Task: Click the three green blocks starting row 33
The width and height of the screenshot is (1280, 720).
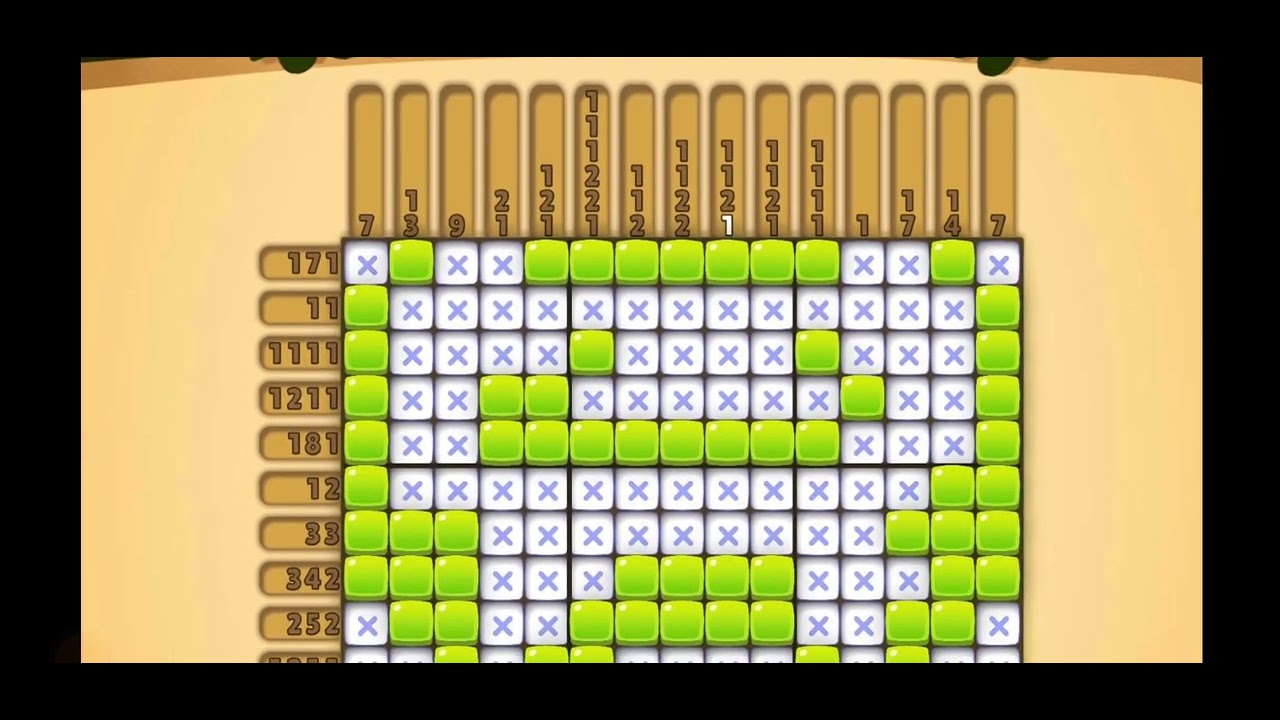Action: point(413,533)
